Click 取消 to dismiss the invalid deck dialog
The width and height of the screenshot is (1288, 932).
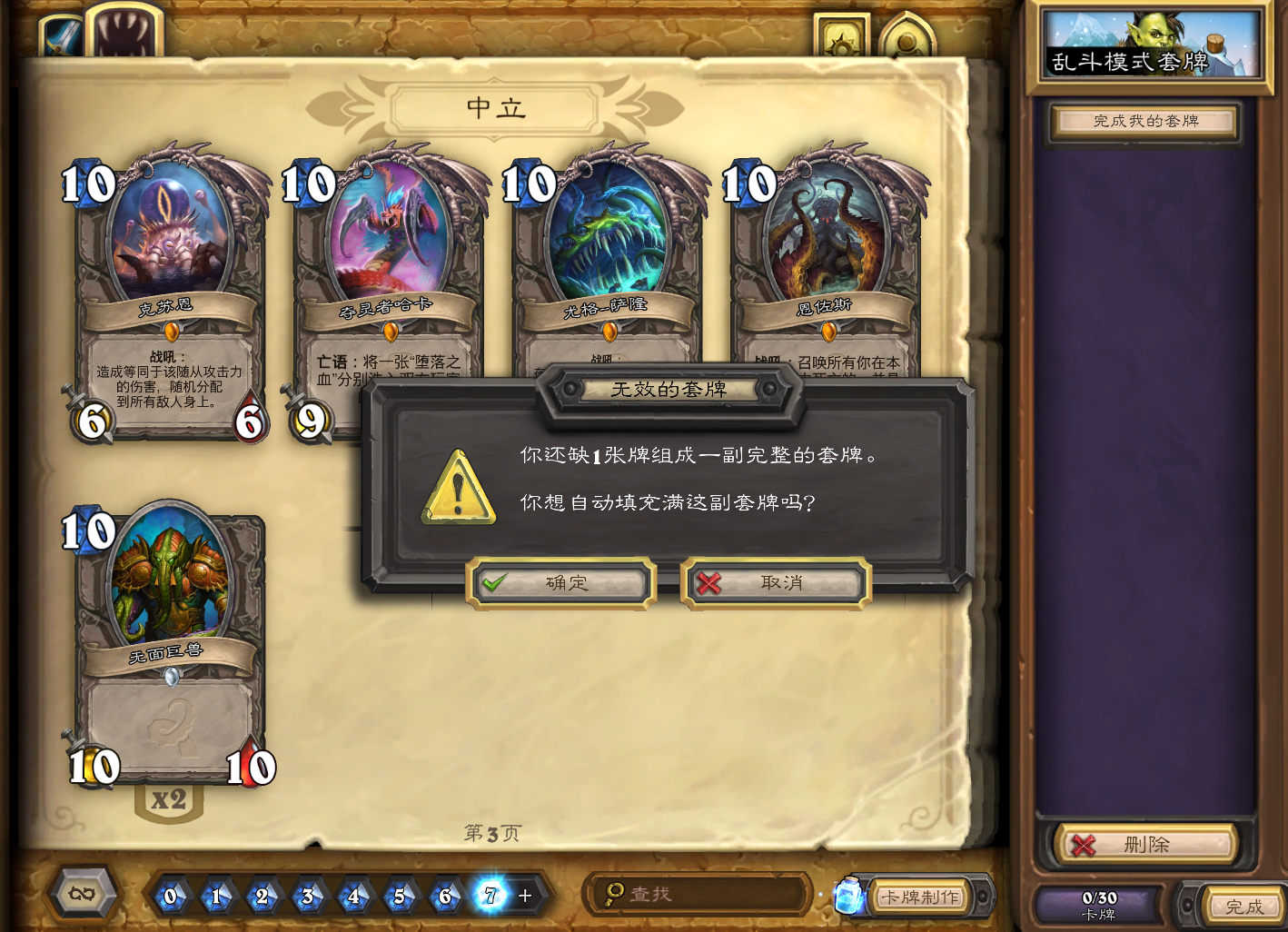776,583
